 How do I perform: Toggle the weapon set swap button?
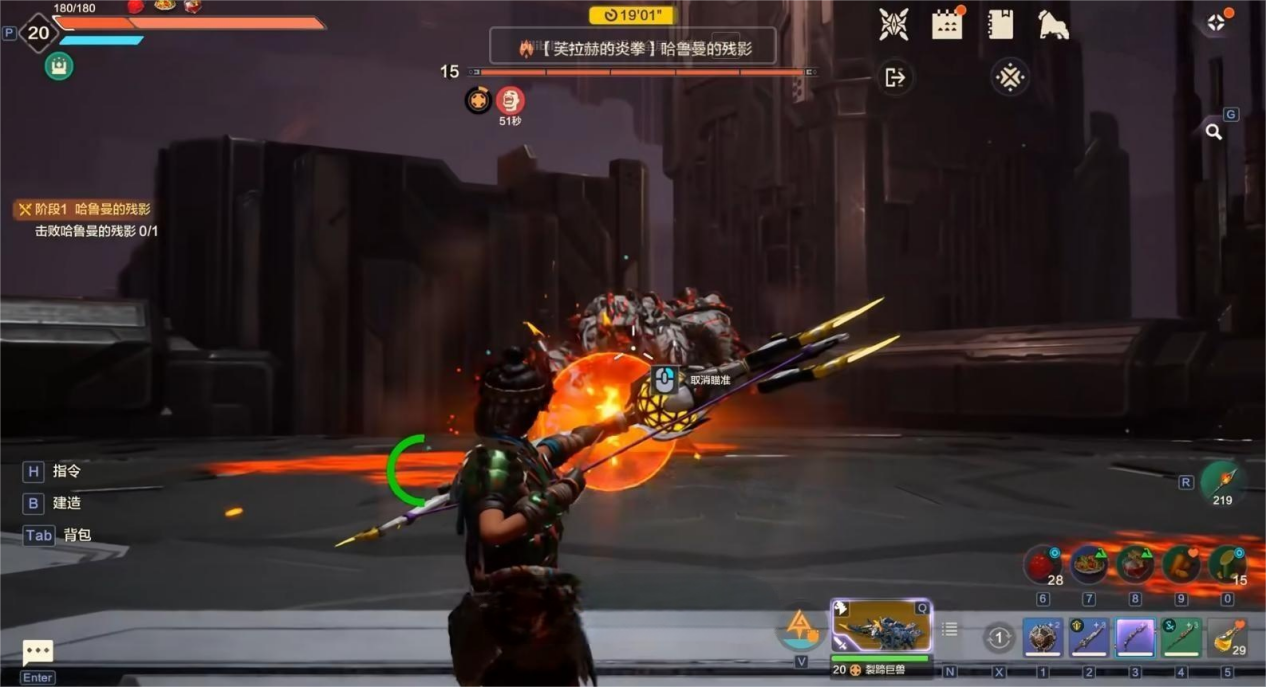tap(998, 637)
